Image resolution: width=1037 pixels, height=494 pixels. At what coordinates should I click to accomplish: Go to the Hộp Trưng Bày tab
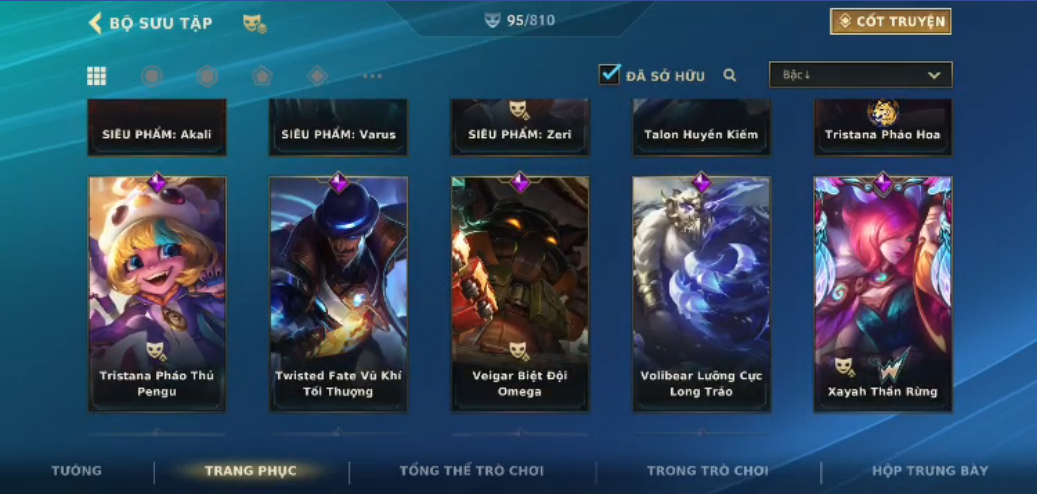tap(930, 471)
